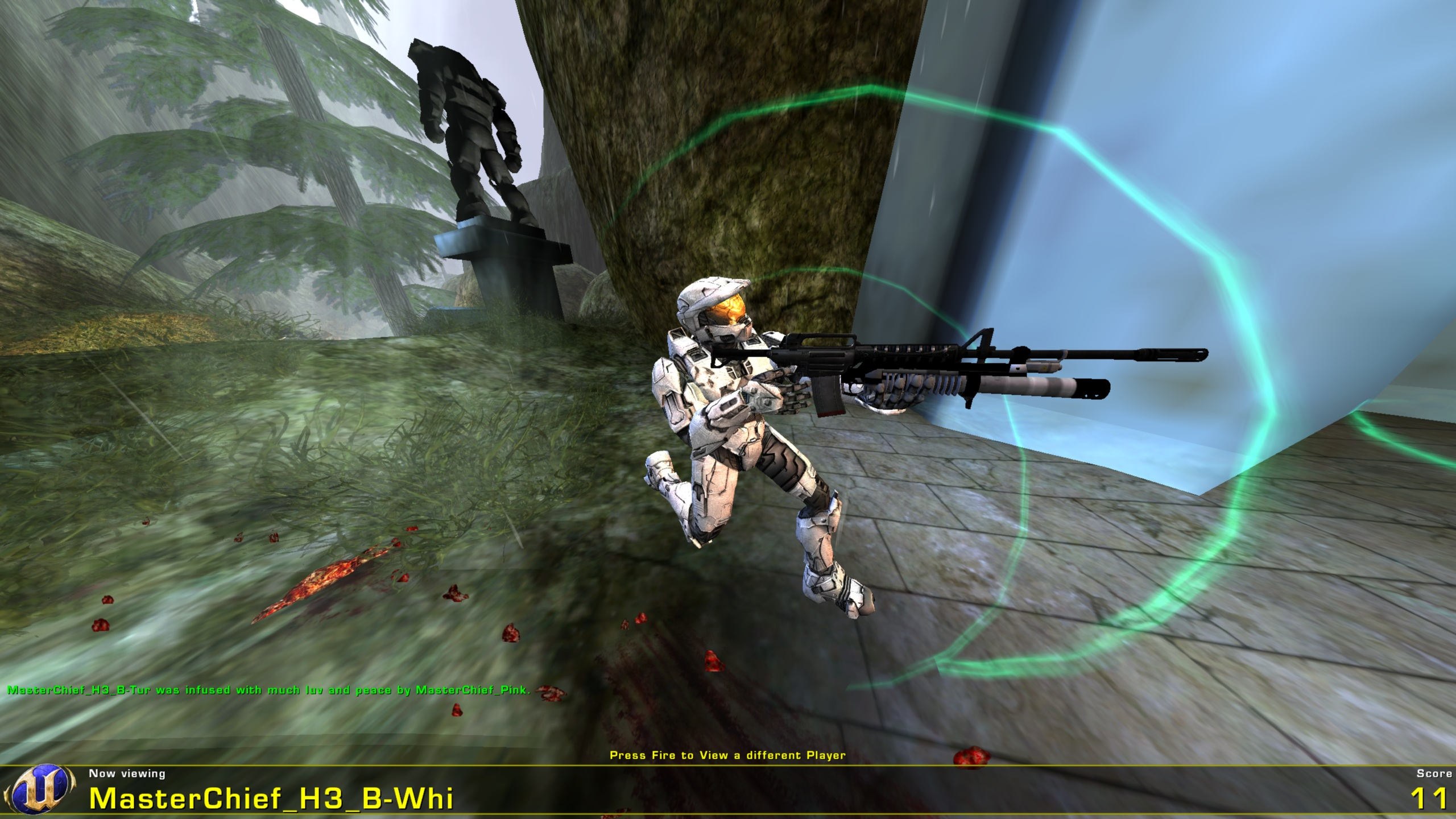Click the yellow bar above the HUD
1456x819 pixels.
(x=728, y=764)
